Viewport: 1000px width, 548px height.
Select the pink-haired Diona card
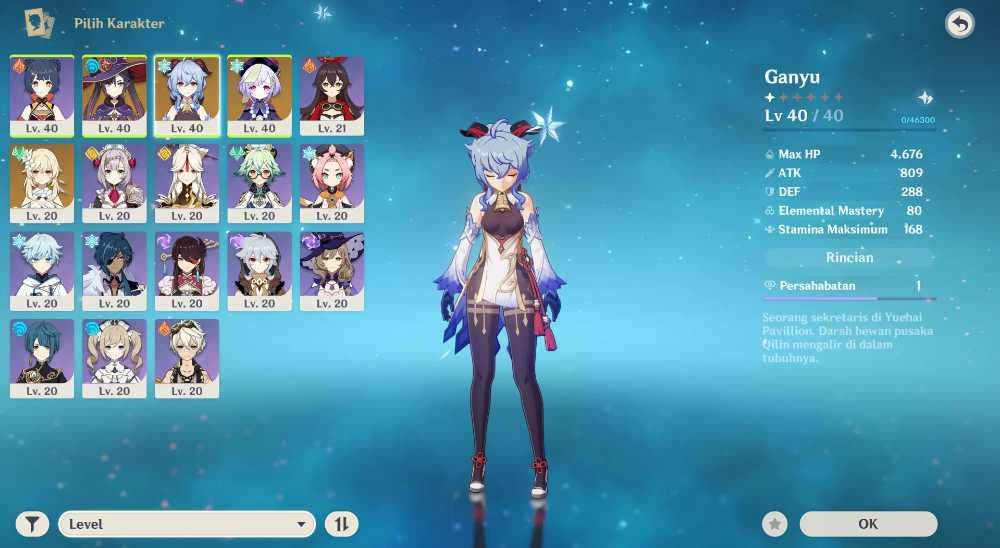tap(332, 183)
